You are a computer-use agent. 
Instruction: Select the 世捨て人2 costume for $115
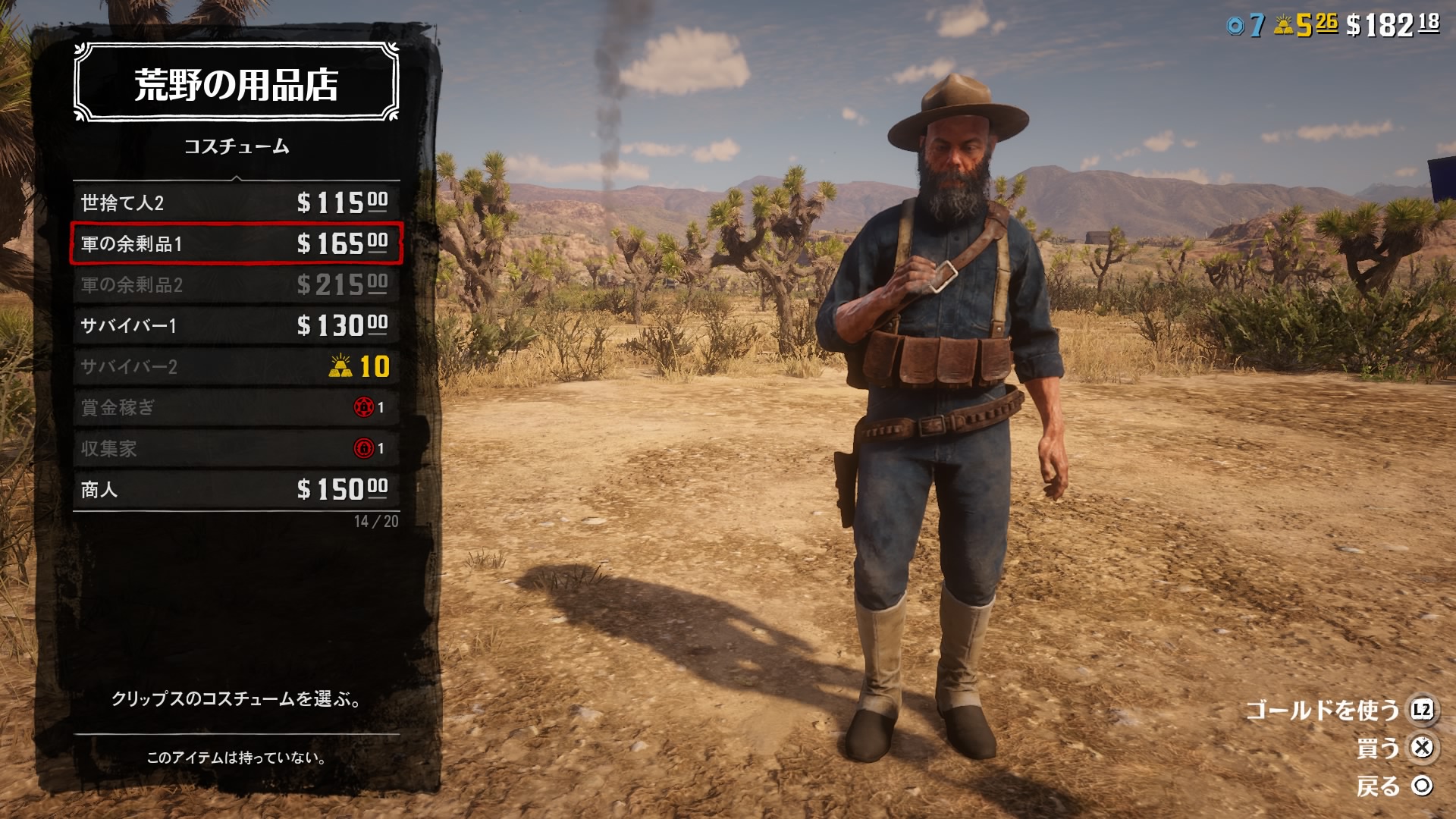tap(236, 202)
